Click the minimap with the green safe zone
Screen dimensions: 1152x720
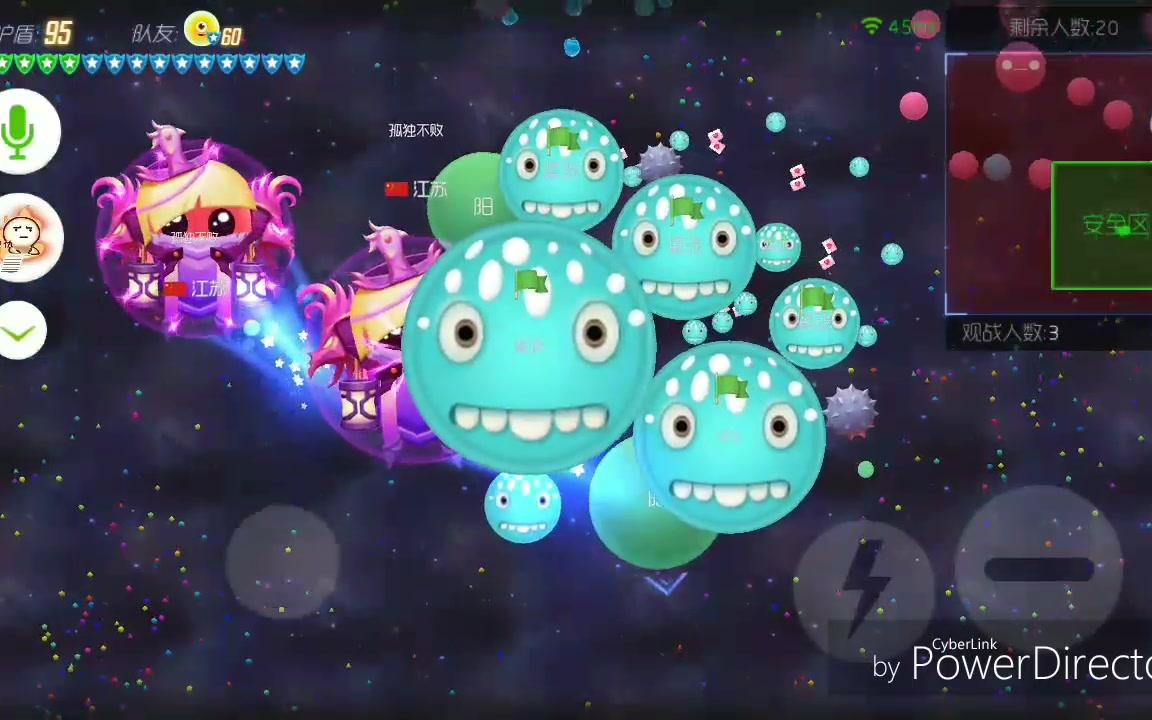1048,184
